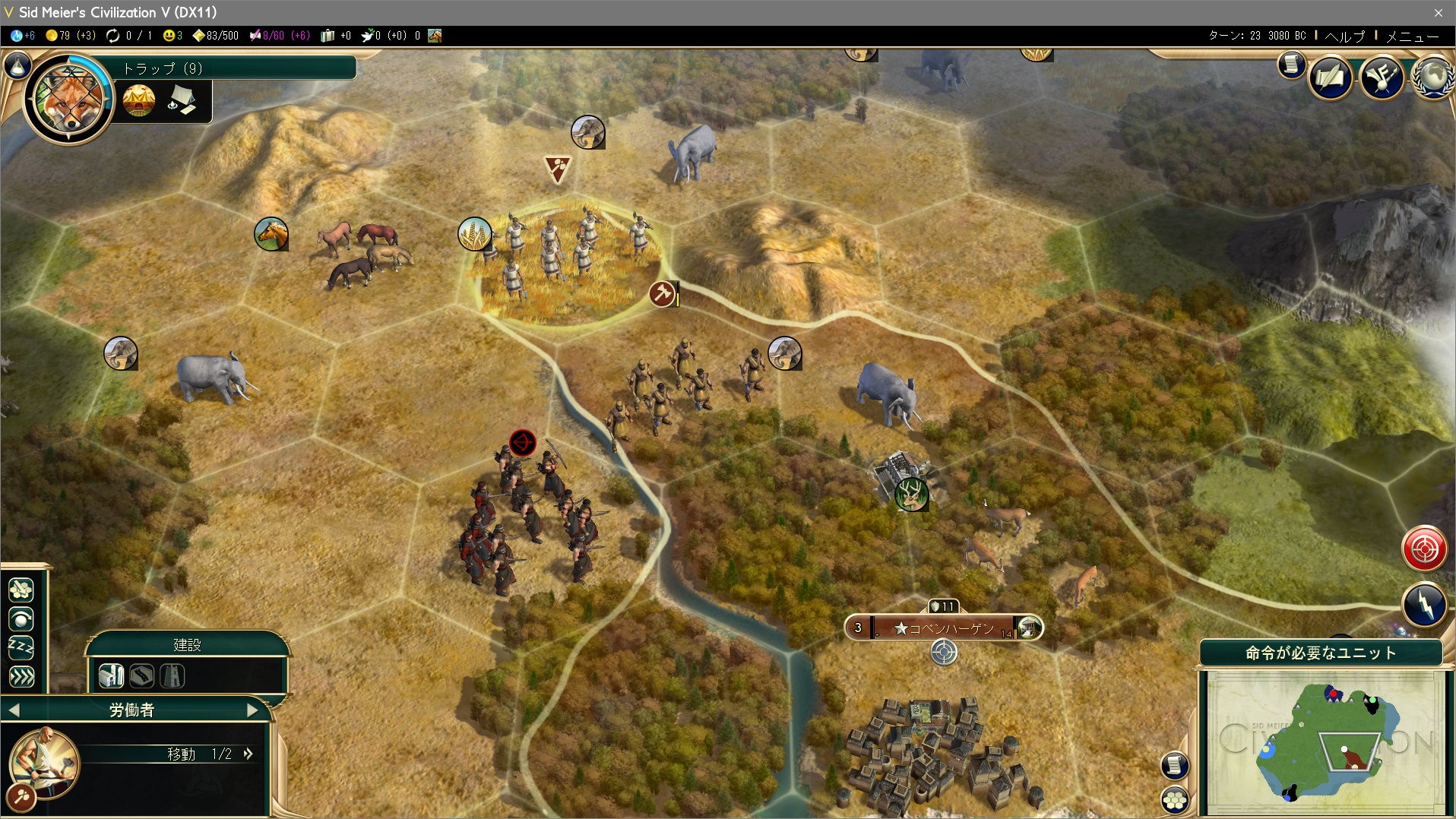
Task: Open the lightning bolt notification
Action: point(1424,605)
